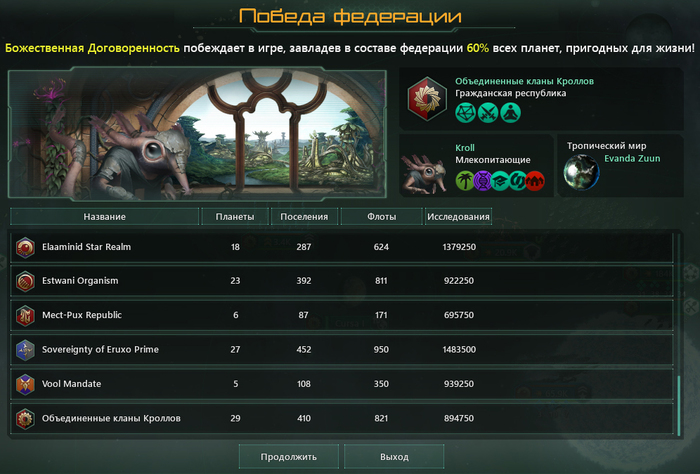
Task: Click the Выход button
Action: tap(394, 456)
